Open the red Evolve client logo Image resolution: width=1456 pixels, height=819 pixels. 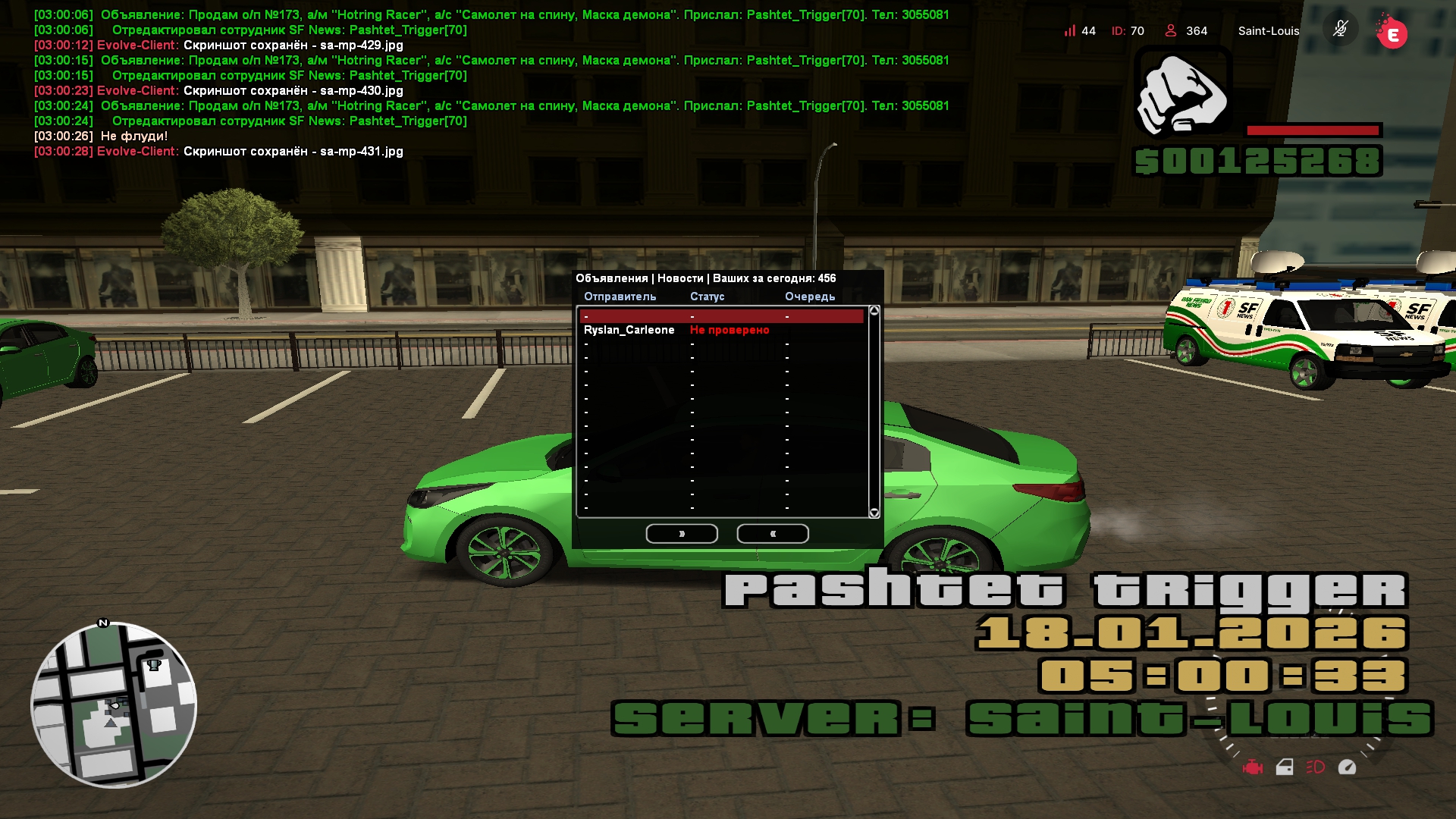(x=1392, y=33)
